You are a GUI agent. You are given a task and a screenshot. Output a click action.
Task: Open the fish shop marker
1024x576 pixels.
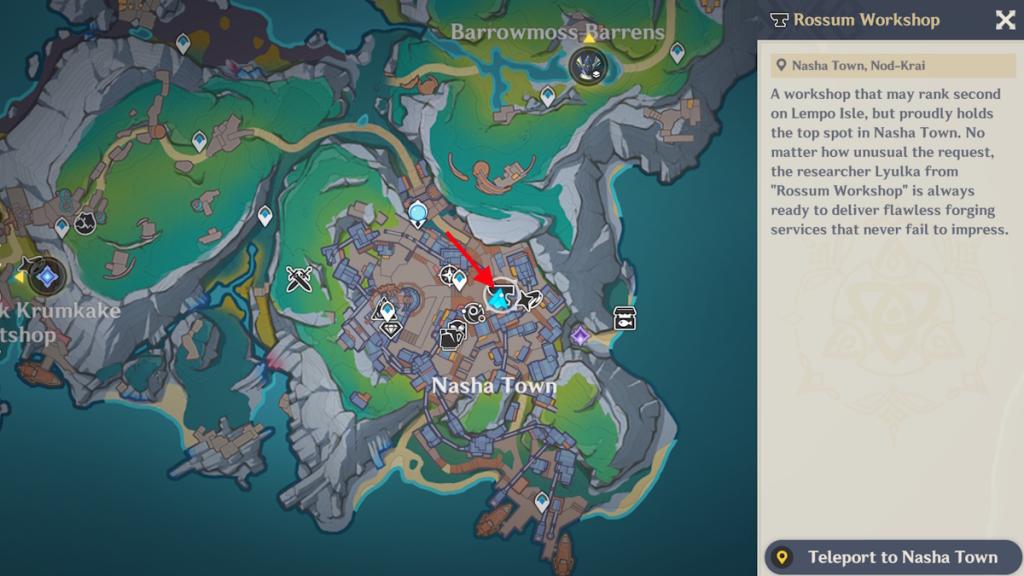click(x=626, y=319)
